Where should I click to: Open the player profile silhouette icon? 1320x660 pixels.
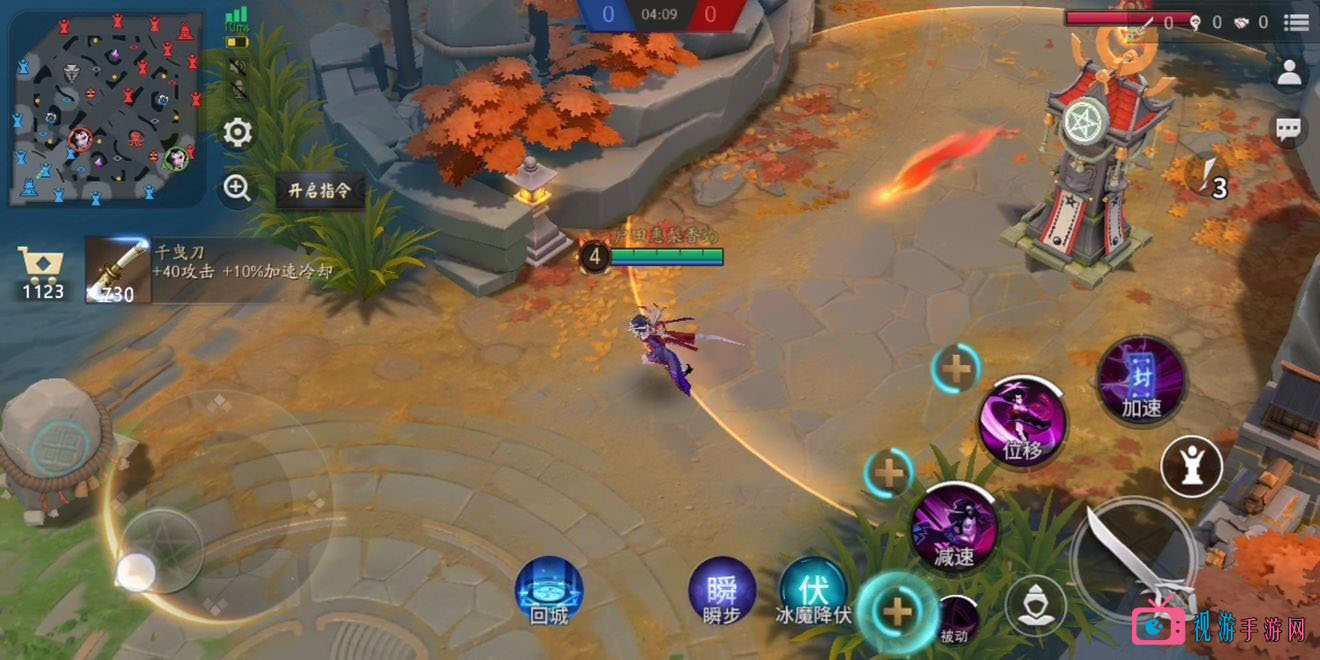click(1290, 73)
